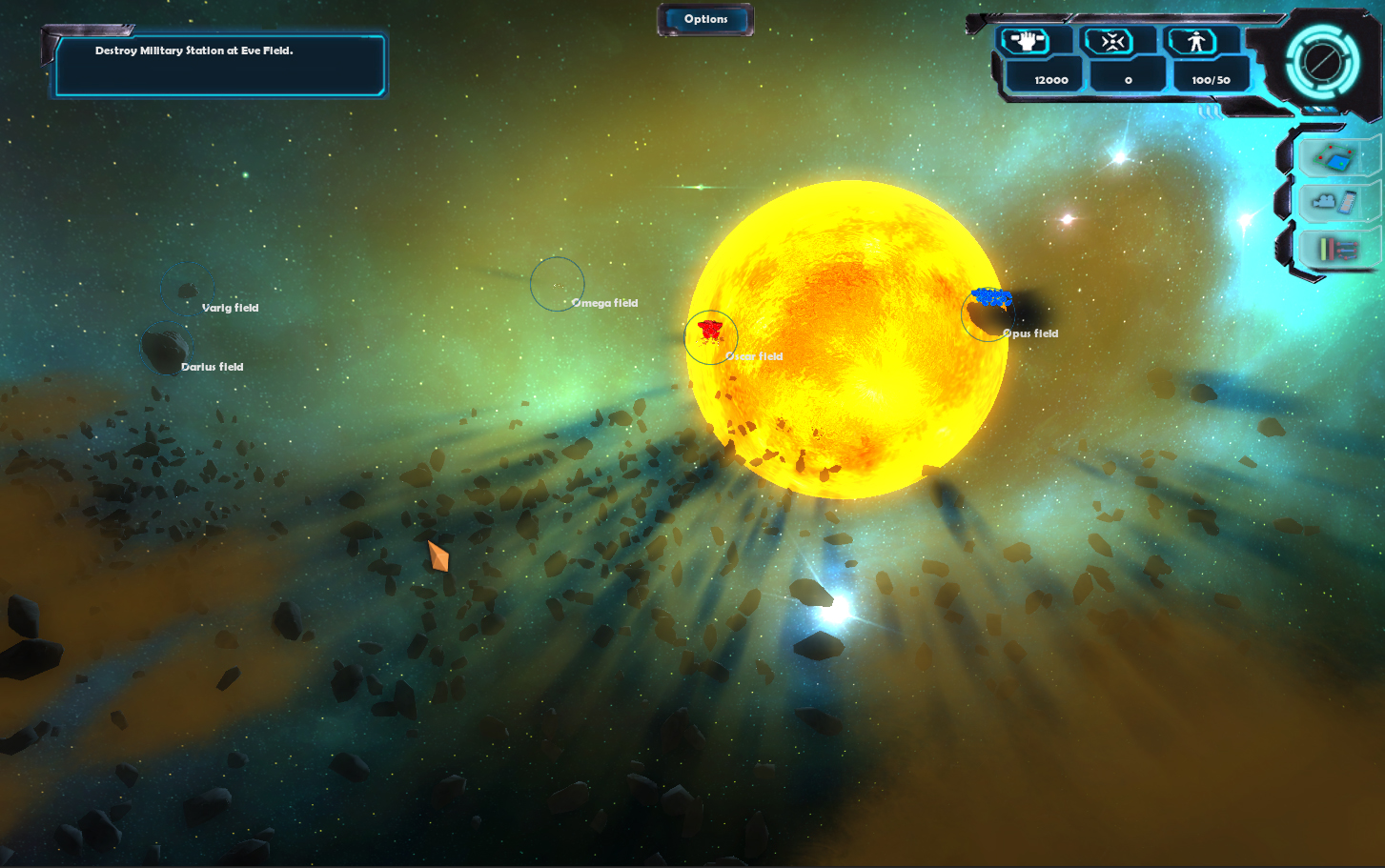Activate the circular radar dial
Viewport: 1385px width, 868px height.
(1321, 62)
